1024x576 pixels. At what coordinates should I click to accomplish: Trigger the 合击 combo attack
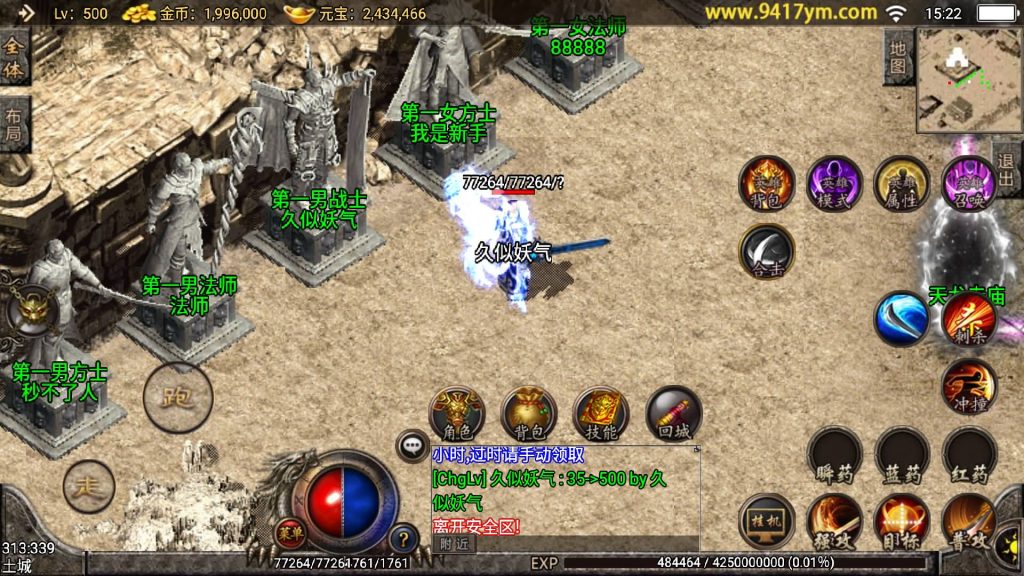pos(767,251)
